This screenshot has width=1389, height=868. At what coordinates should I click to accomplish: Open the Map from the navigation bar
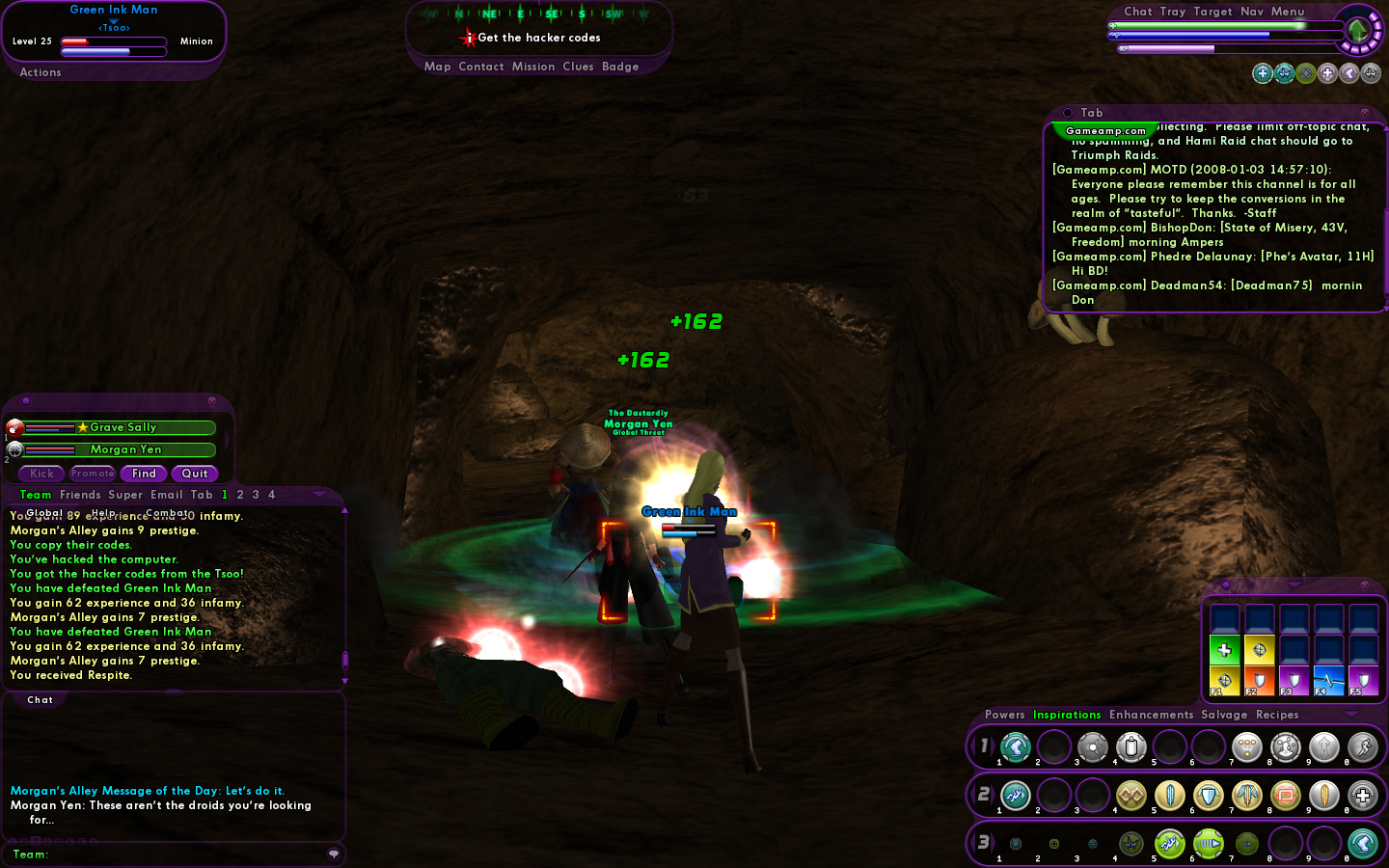pos(437,67)
